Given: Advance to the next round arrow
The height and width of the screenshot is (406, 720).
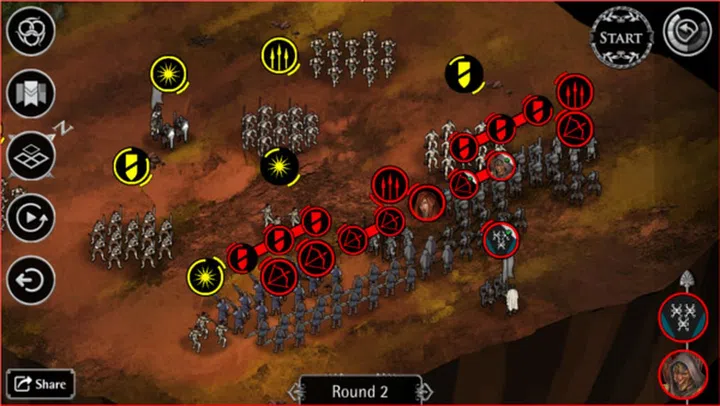Looking at the screenshot, I should pos(427,391).
